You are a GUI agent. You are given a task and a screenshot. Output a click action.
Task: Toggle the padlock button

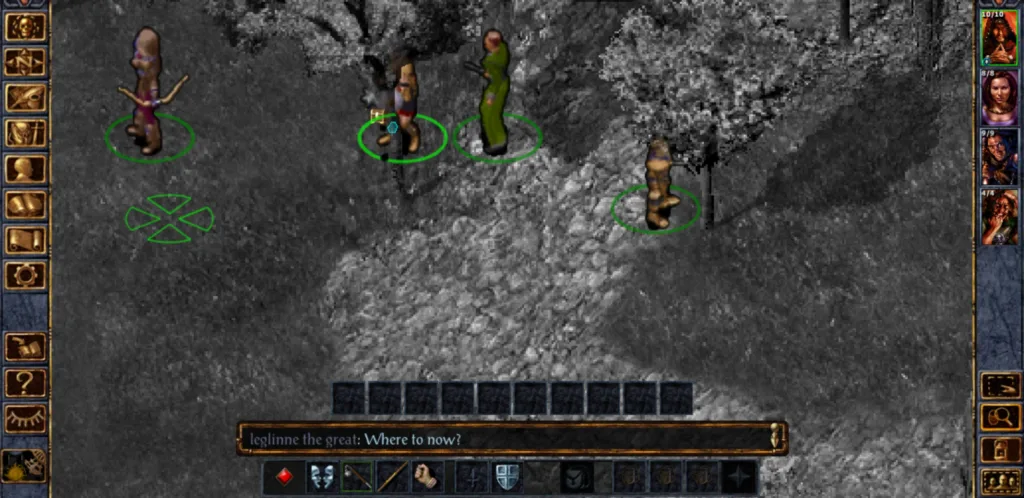click(999, 450)
